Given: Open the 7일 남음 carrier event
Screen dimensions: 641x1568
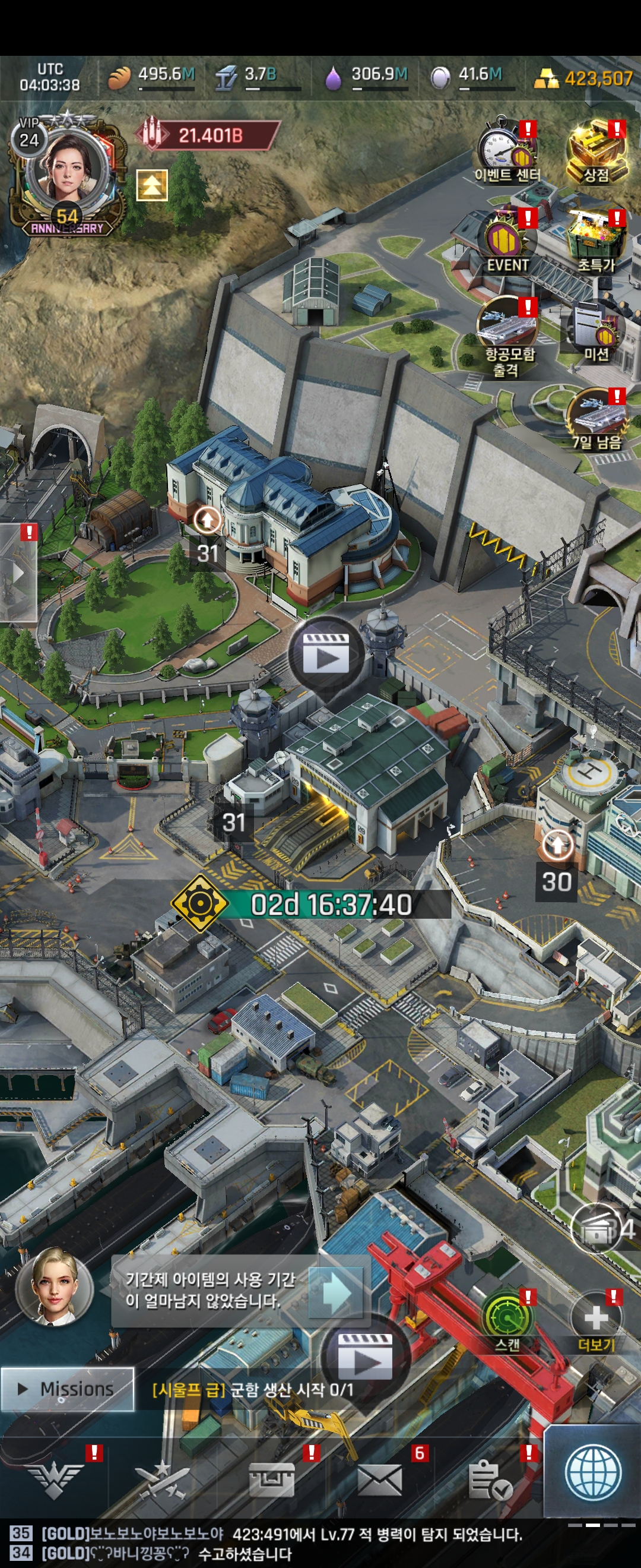Looking at the screenshot, I should [596, 421].
